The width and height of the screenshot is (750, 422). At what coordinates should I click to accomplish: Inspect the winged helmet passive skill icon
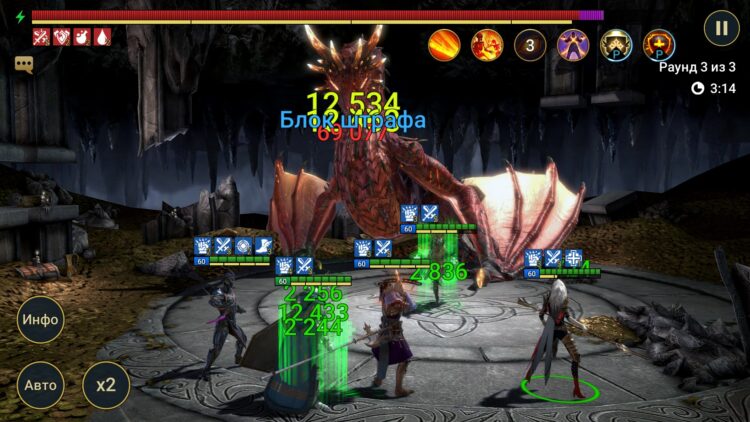click(x=616, y=44)
